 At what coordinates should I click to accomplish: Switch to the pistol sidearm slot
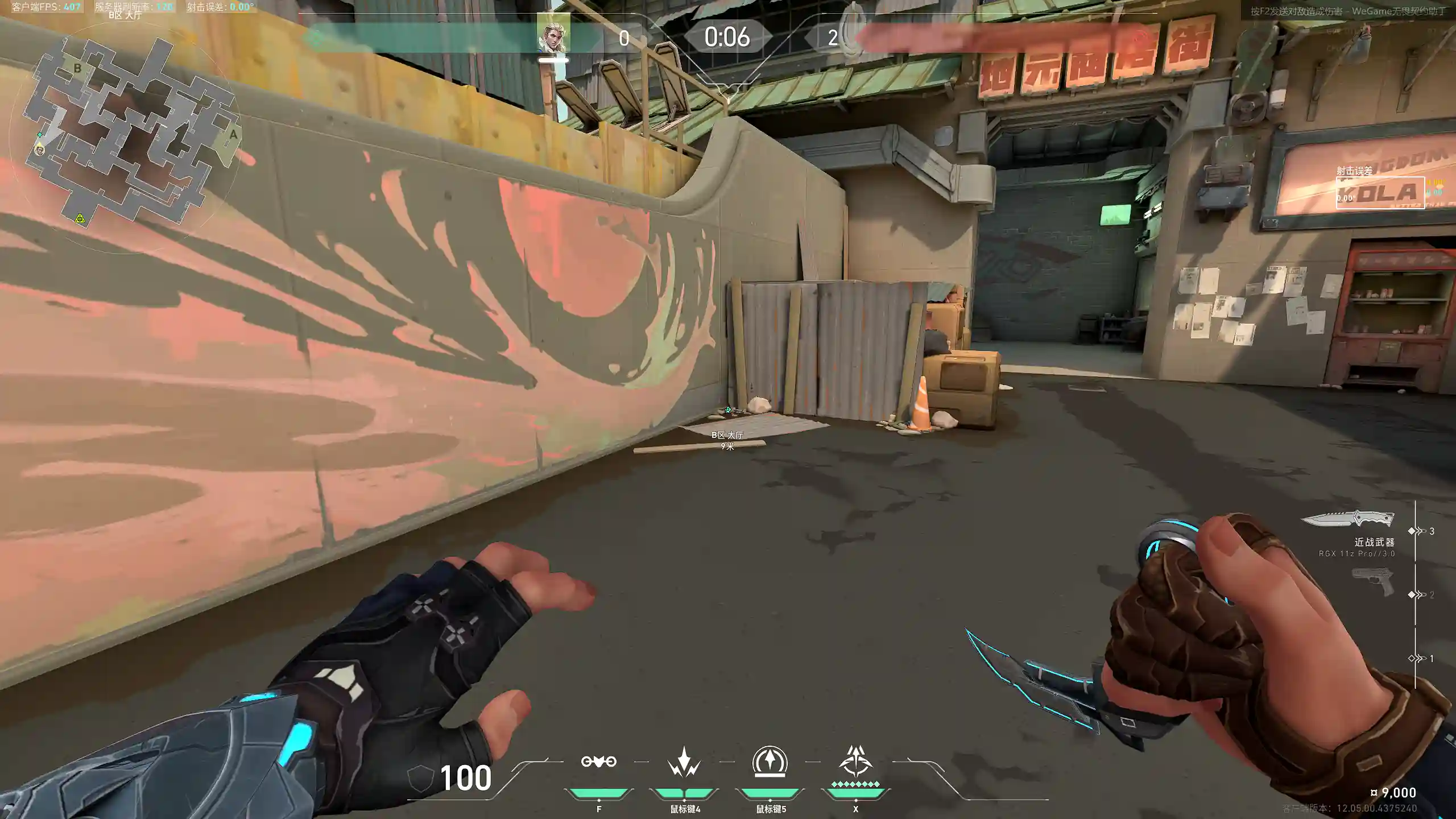click(x=1372, y=582)
